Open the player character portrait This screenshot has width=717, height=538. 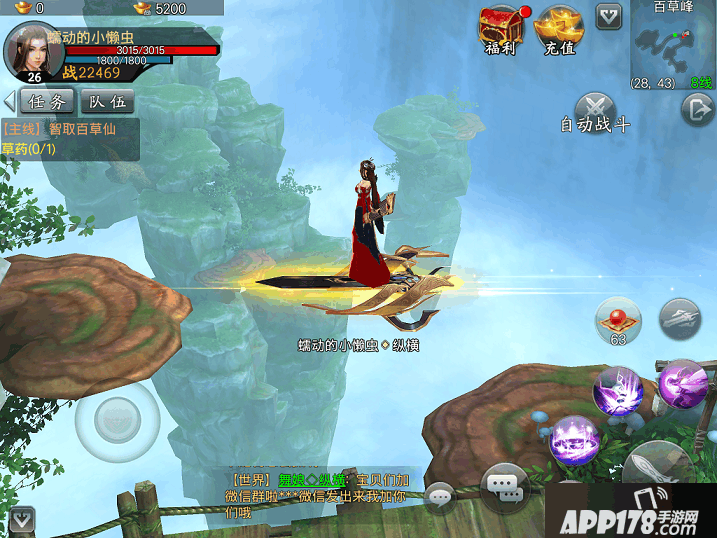coord(34,52)
